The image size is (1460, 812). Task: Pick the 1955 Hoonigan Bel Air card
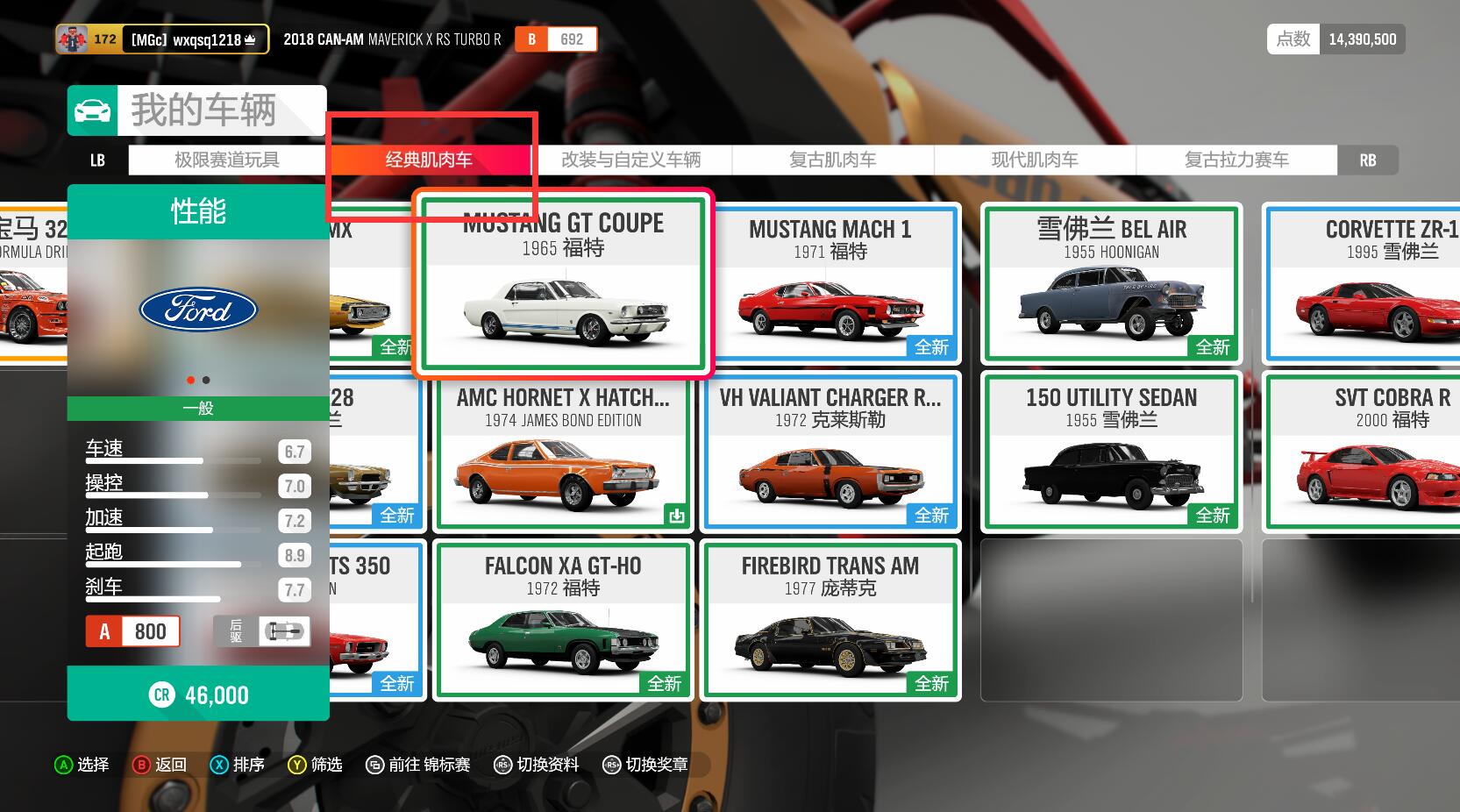(1111, 284)
